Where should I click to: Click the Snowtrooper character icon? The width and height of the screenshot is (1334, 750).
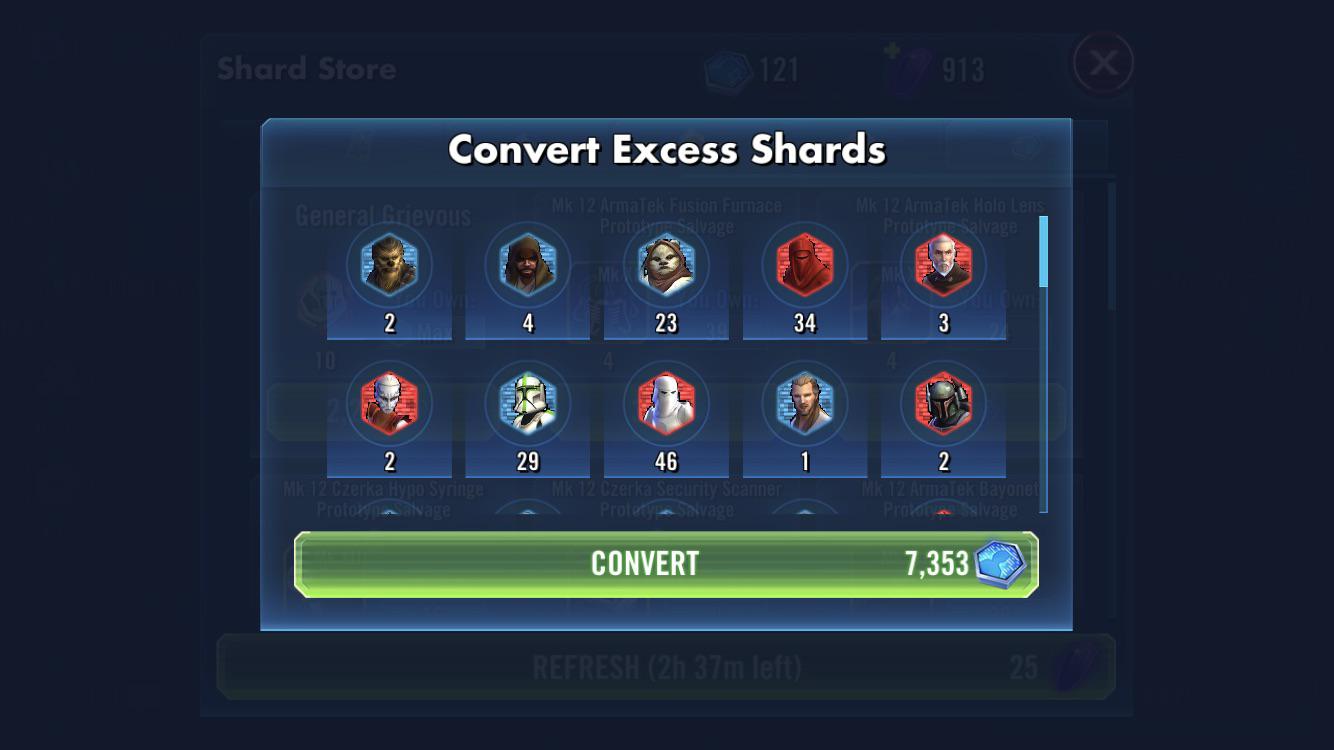pos(666,405)
